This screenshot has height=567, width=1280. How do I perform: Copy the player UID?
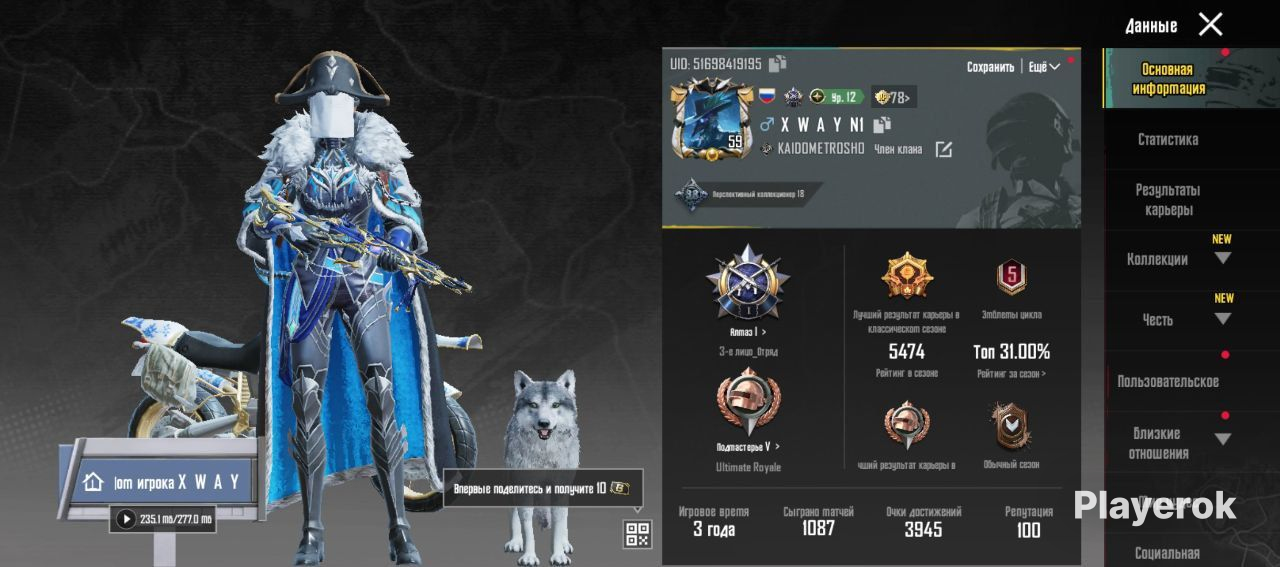click(x=778, y=64)
